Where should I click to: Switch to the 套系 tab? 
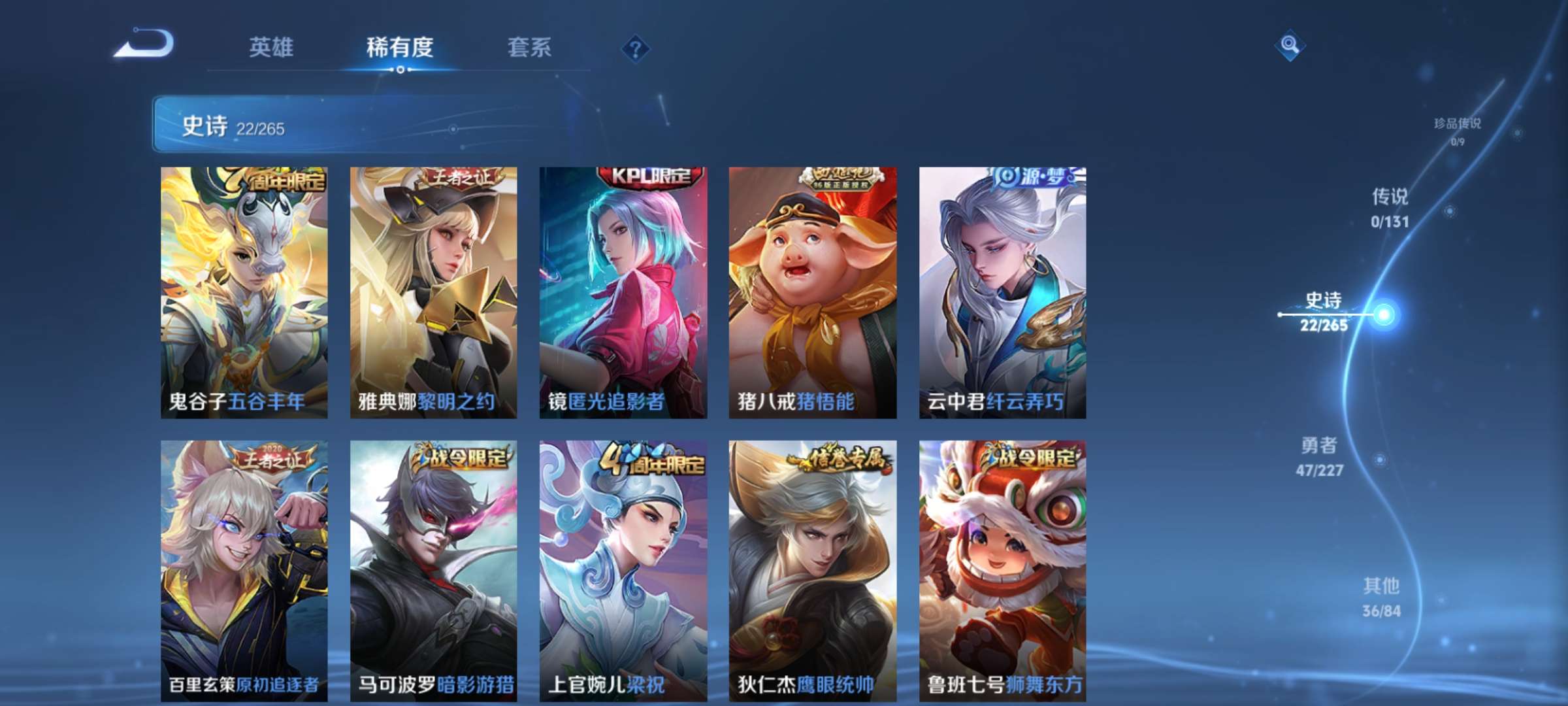[531, 47]
